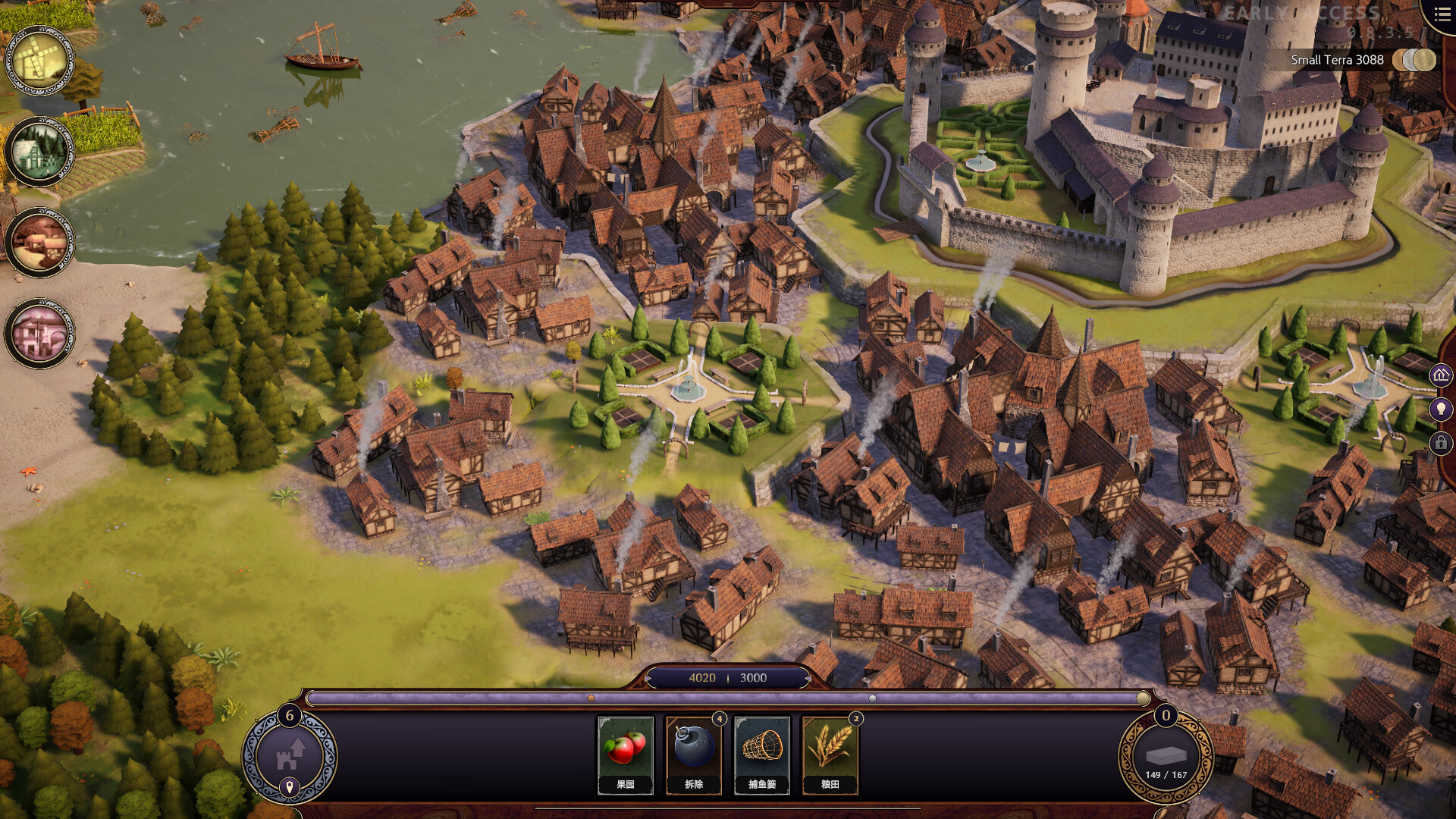This screenshot has width=1456, height=819.
Task: Click the padlock icon on right edge
Action: pyautogui.click(x=1441, y=443)
